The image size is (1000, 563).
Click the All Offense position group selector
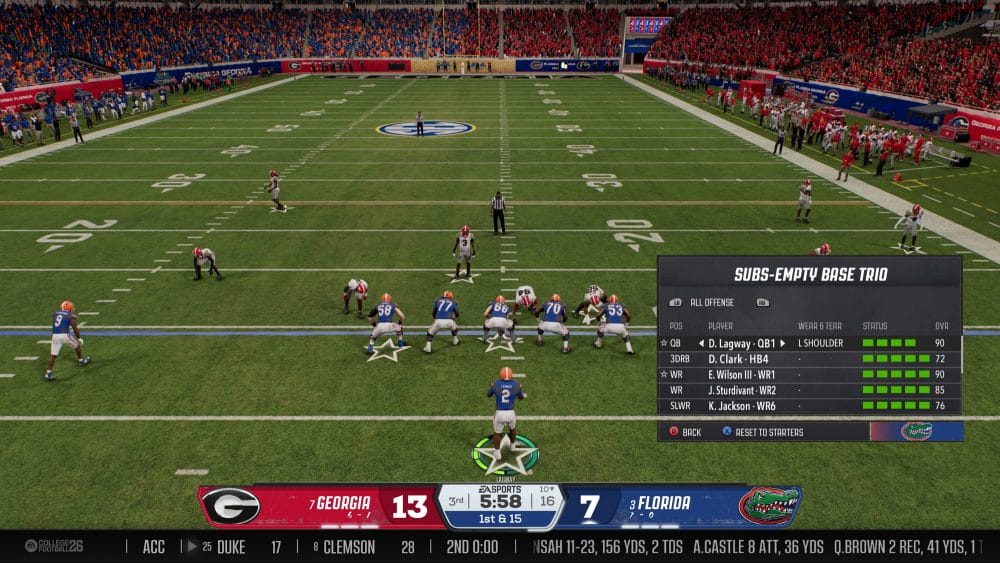click(x=711, y=302)
